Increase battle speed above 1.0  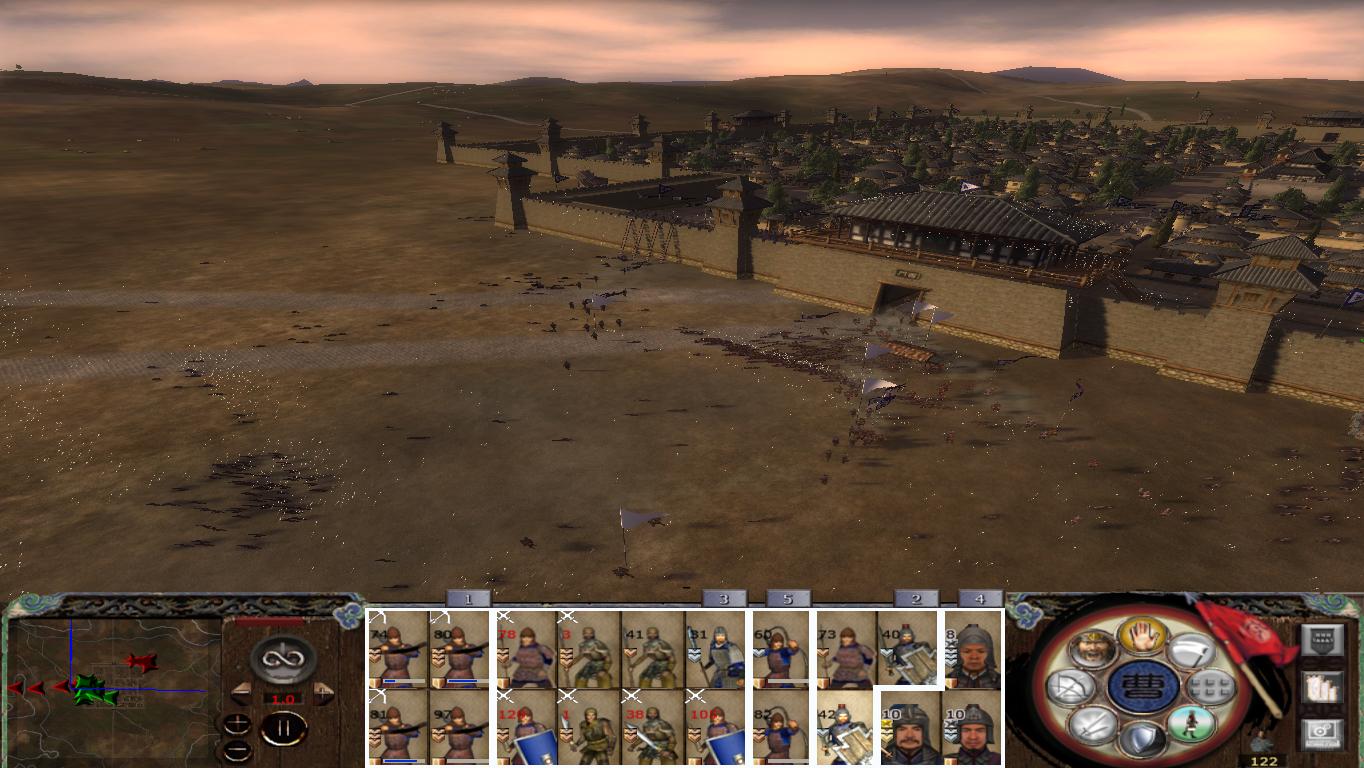(x=321, y=692)
